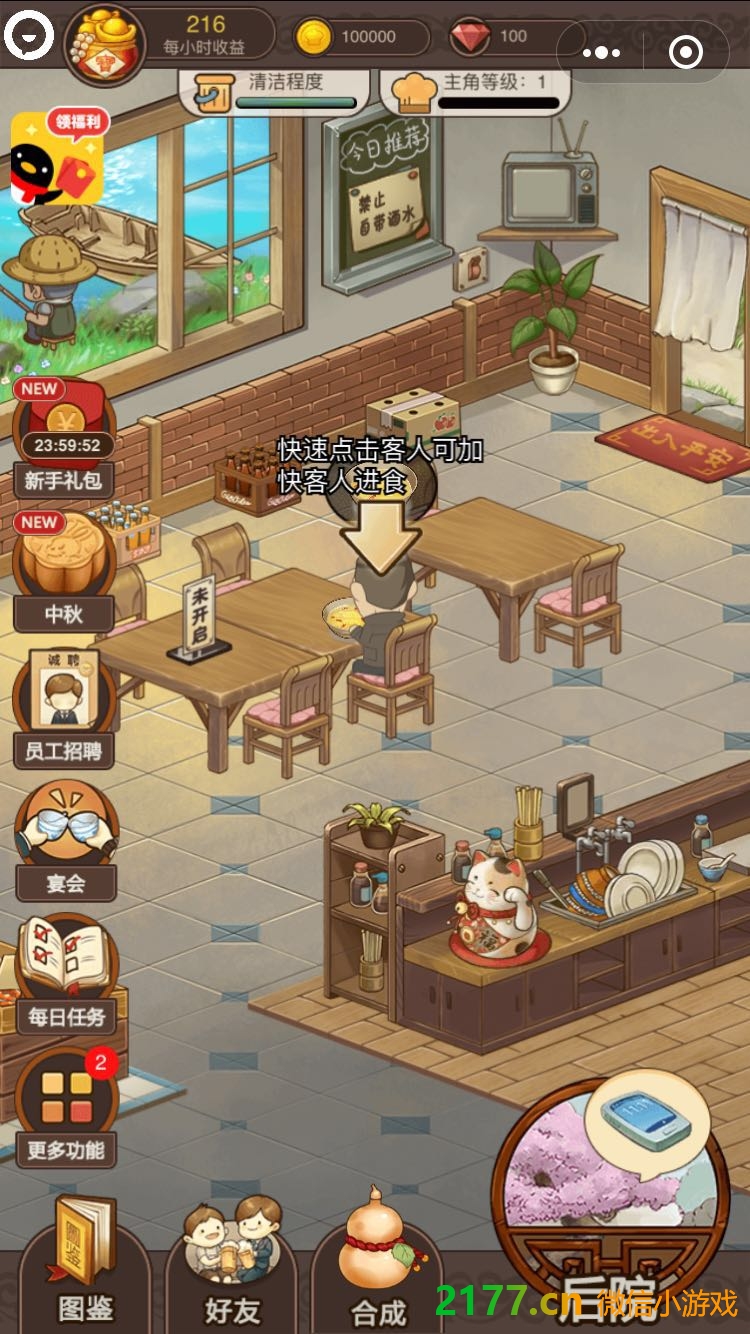Screen dimensions: 750x1334
Task: Claim the 领福利 red envelope bonus
Action: (x=58, y=157)
